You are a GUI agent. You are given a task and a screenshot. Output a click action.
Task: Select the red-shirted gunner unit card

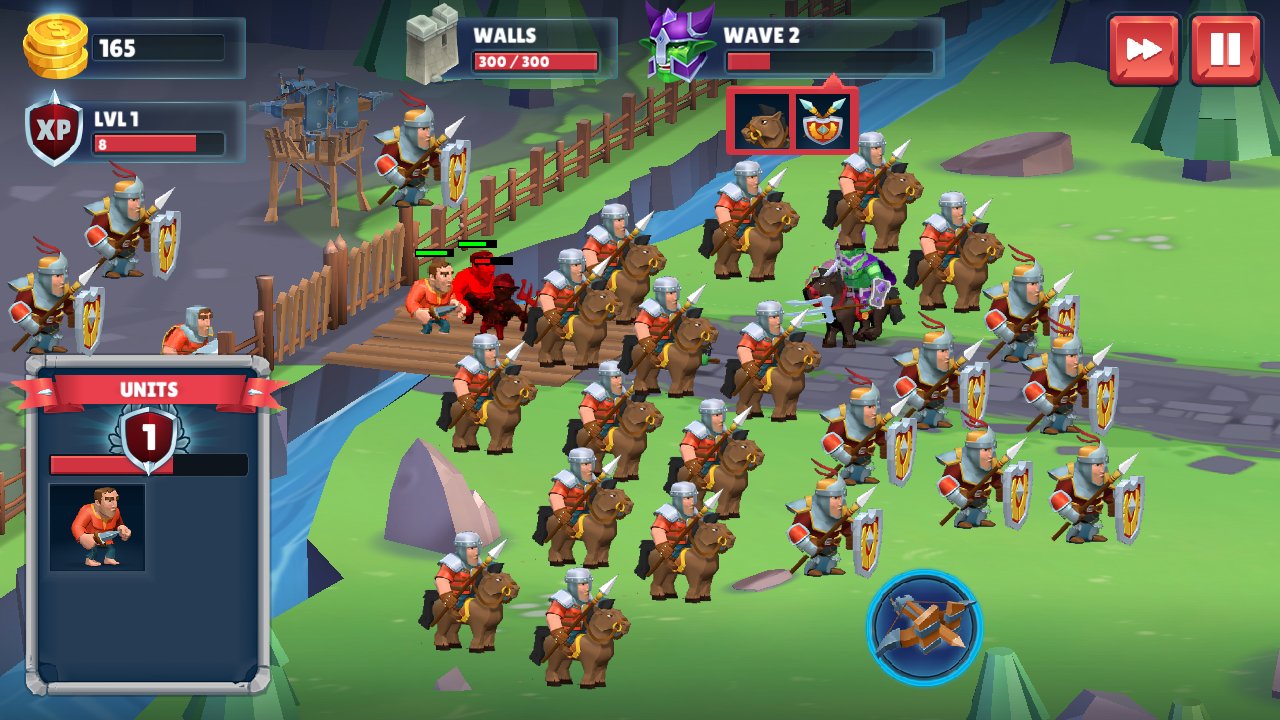pyautogui.click(x=97, y=527)
